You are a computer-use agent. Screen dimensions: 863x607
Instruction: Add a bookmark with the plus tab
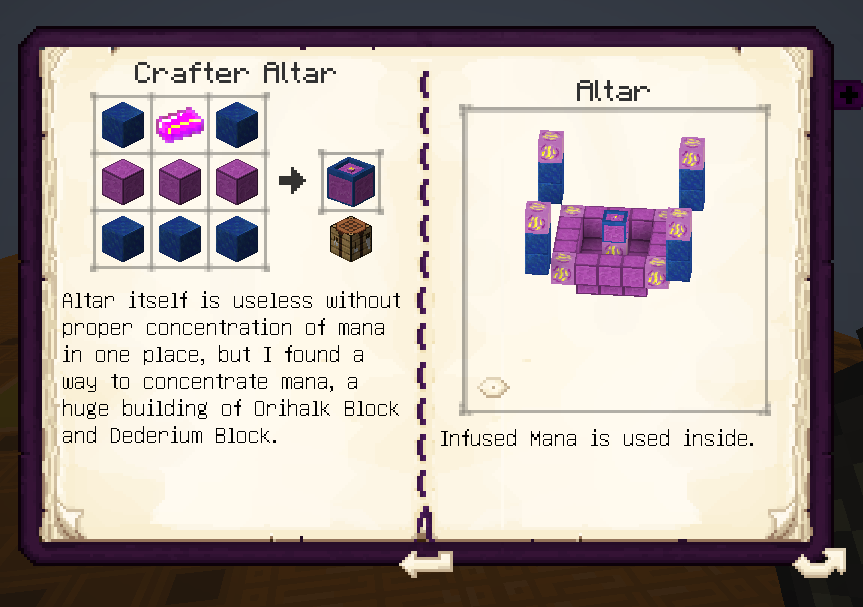[849, 96]
